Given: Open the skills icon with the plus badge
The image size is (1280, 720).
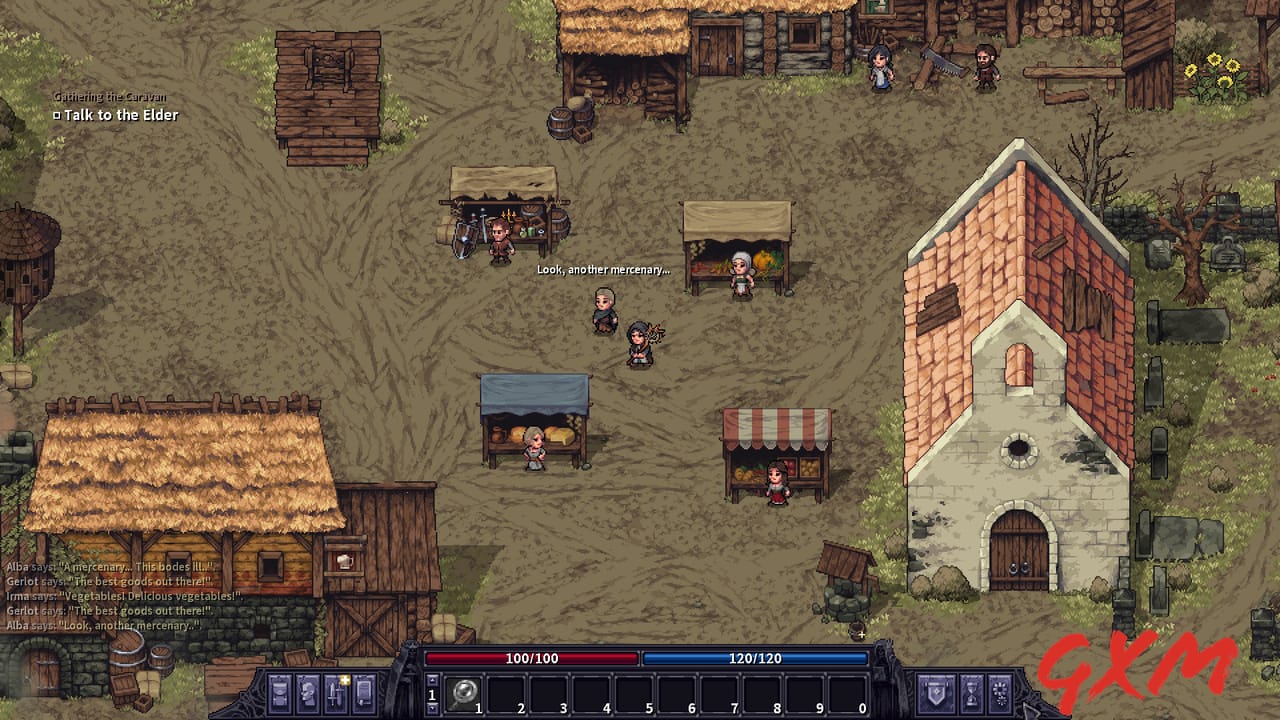Looking at the screenshot, I should click(x=336, y=692).
